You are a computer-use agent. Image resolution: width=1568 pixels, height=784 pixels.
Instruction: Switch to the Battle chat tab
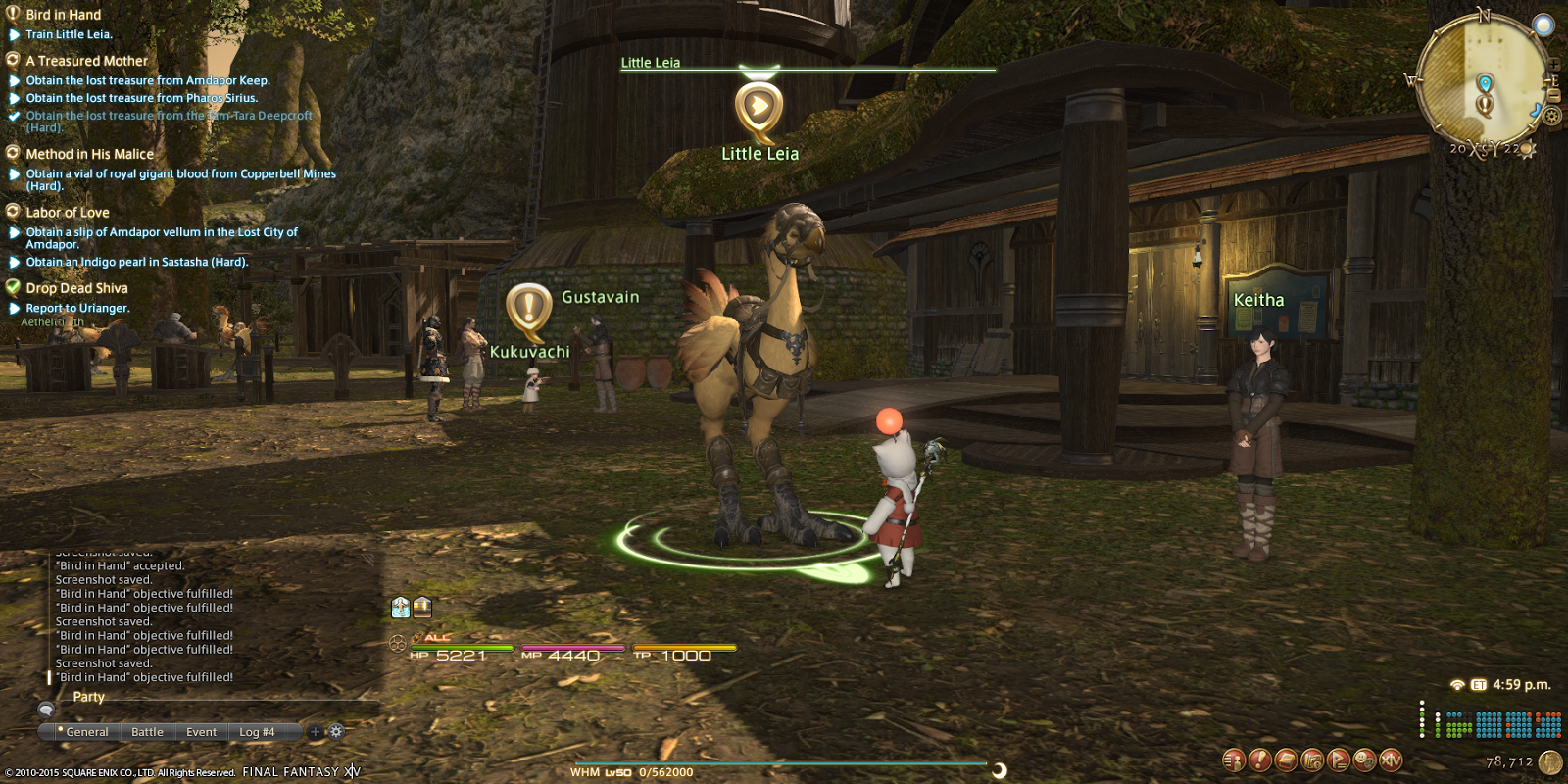pyautogui.click(x=148, y=731)
